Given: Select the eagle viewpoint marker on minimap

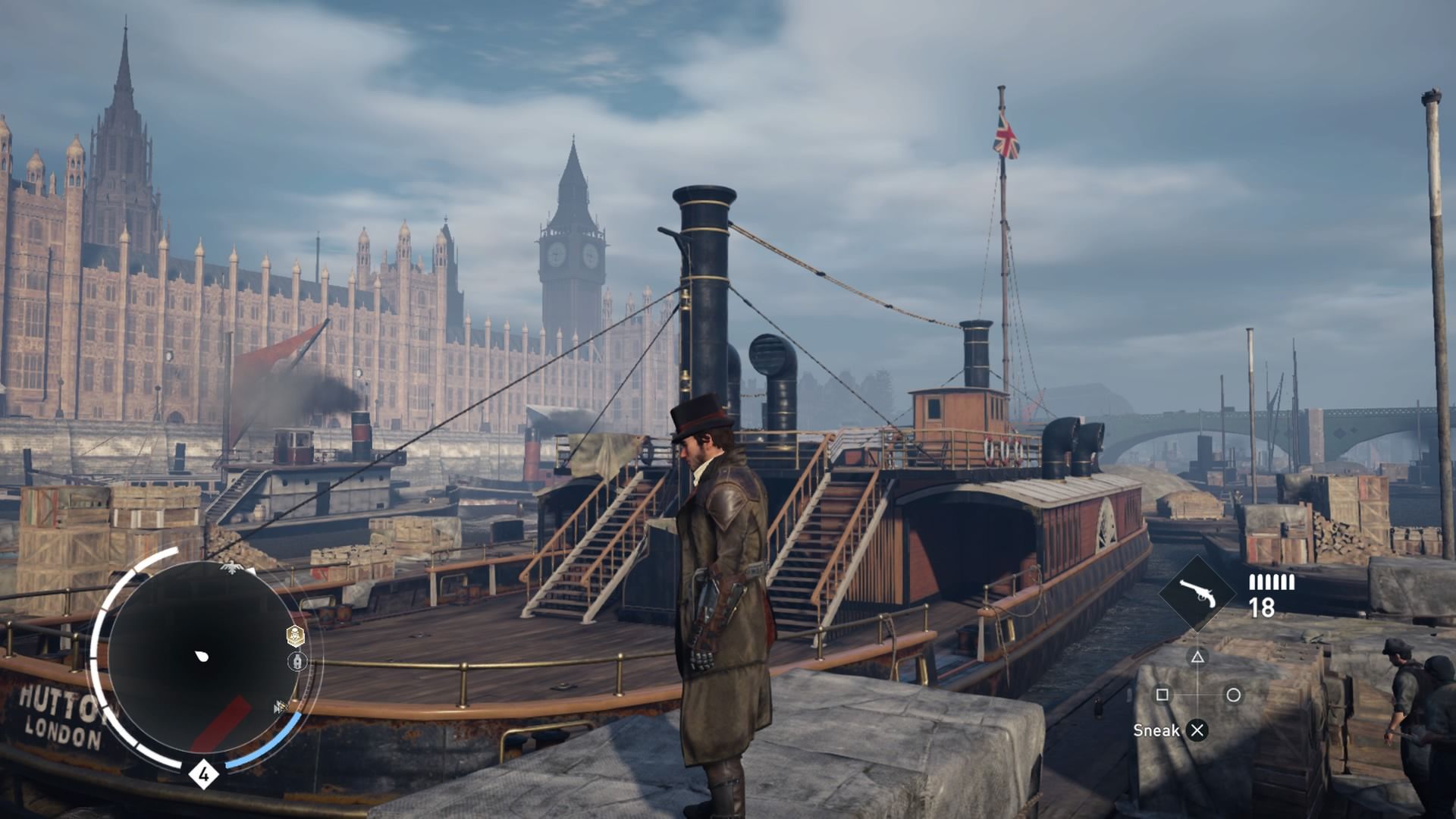Looking at the screenshot, I should tap(230, 566).
